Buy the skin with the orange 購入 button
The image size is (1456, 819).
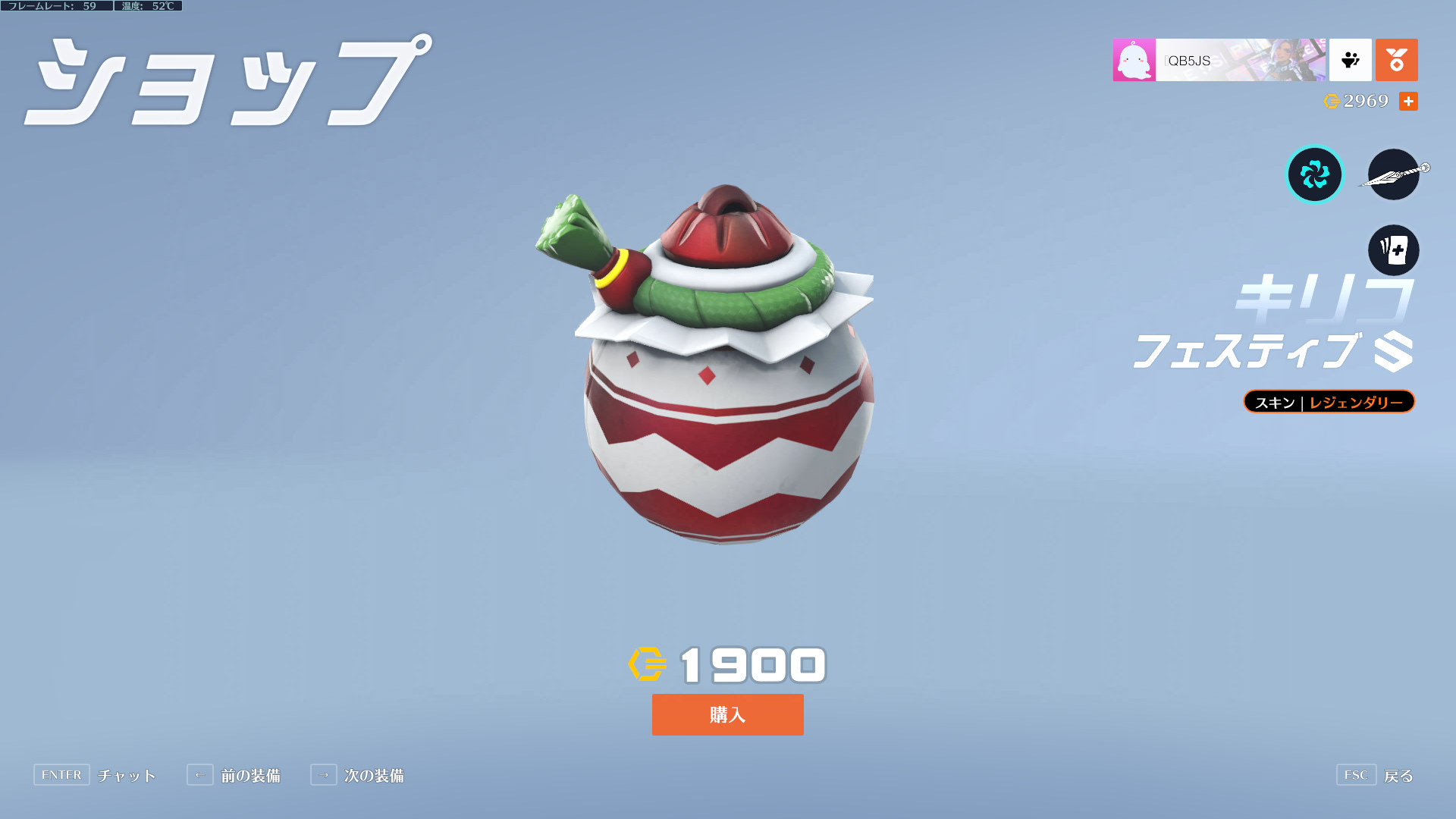tap(727, 714)
